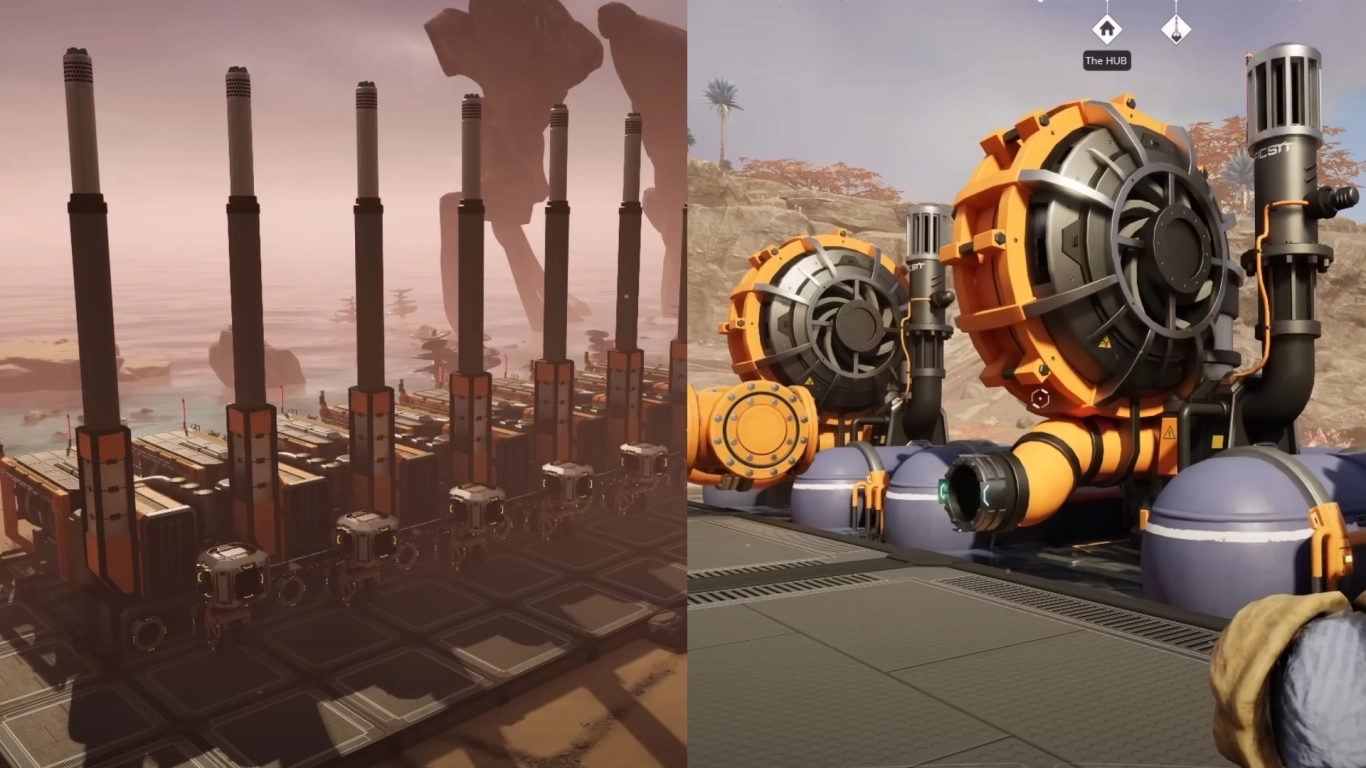Click The HUB label below the compass
The width and height of the screenshot is (1366, 768).
[x=1107, y=60]
